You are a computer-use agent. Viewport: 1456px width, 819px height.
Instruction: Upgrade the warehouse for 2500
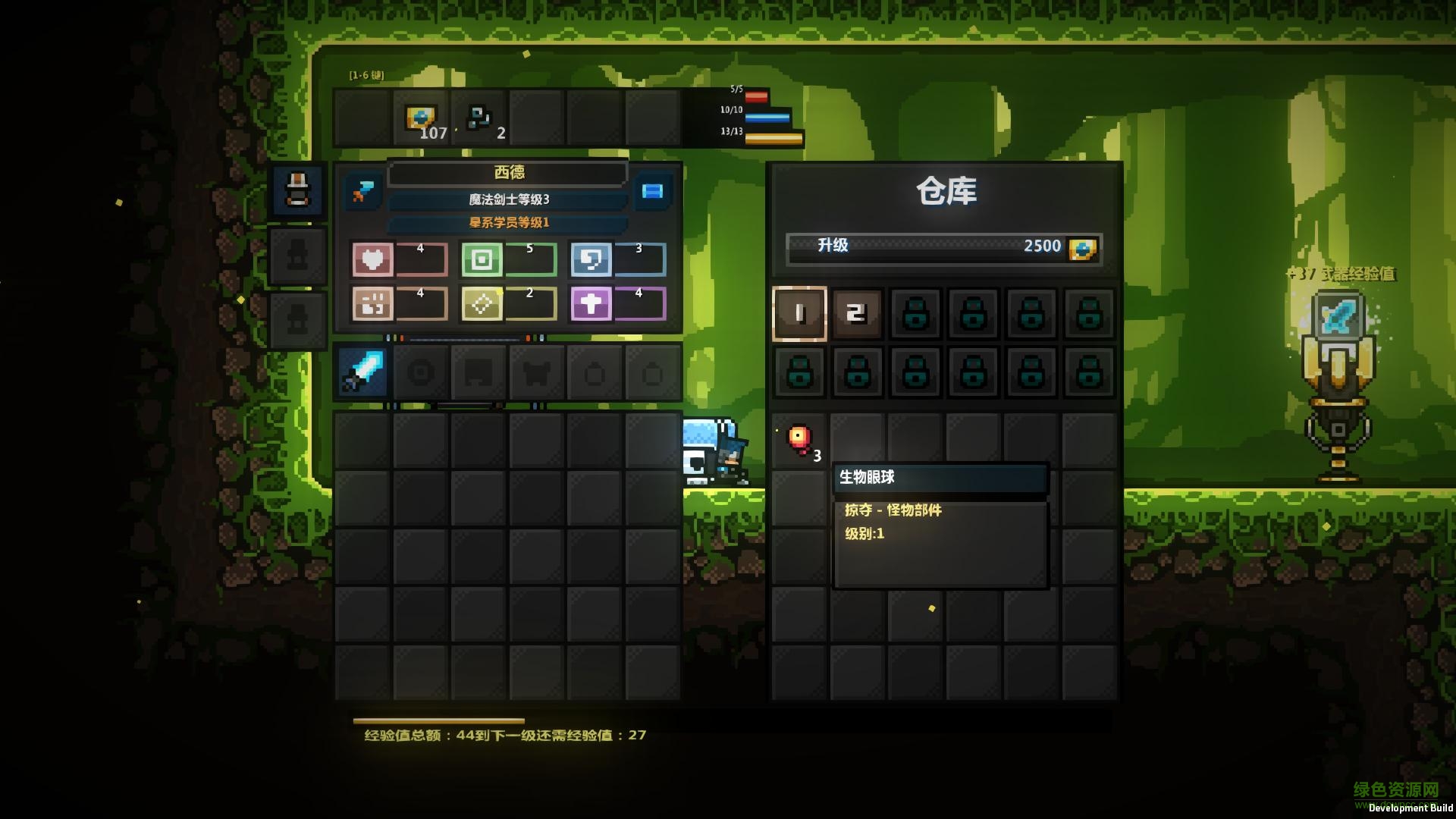(944, 247)
